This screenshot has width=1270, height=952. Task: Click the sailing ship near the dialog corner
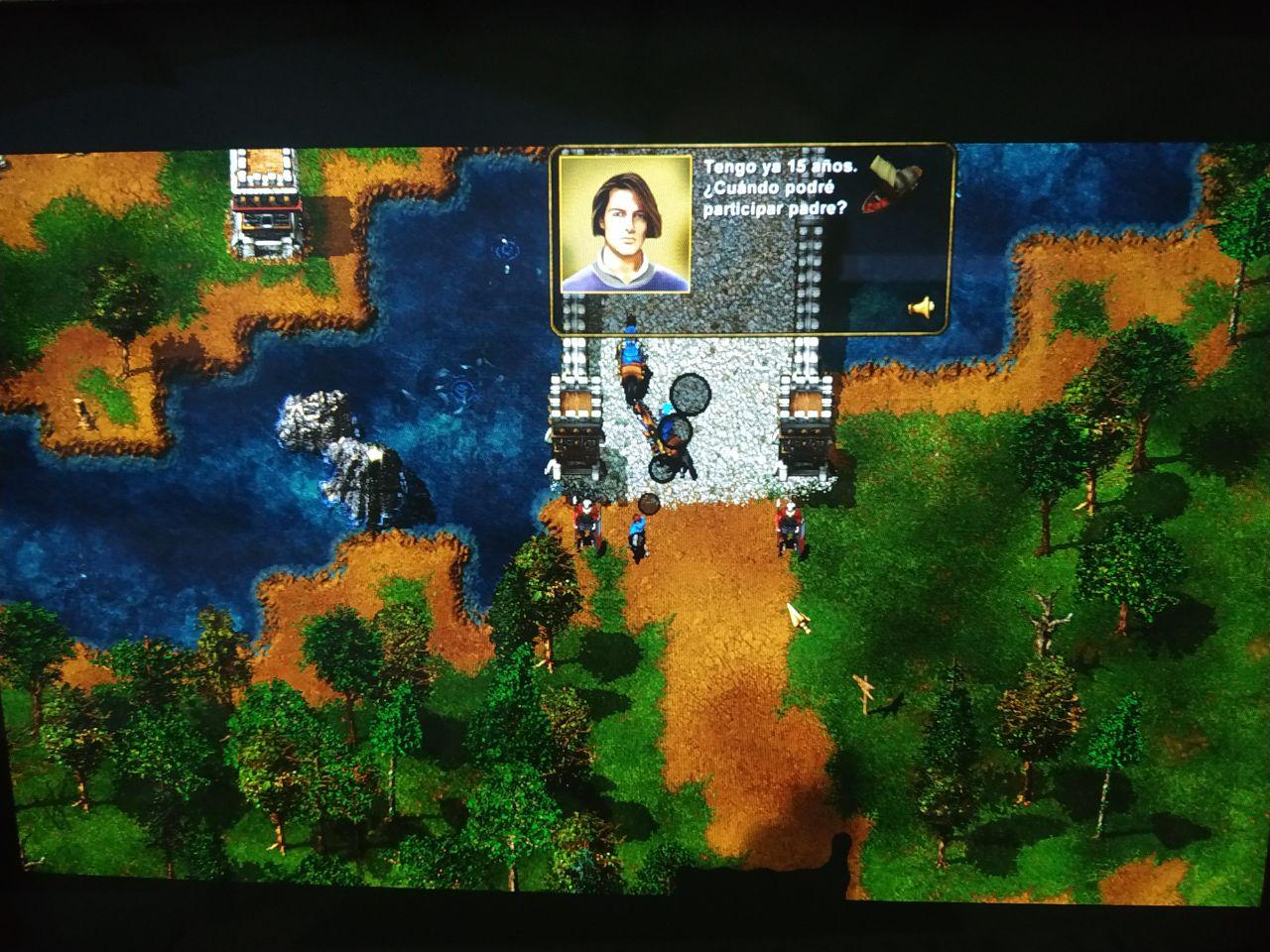point(887,184)
